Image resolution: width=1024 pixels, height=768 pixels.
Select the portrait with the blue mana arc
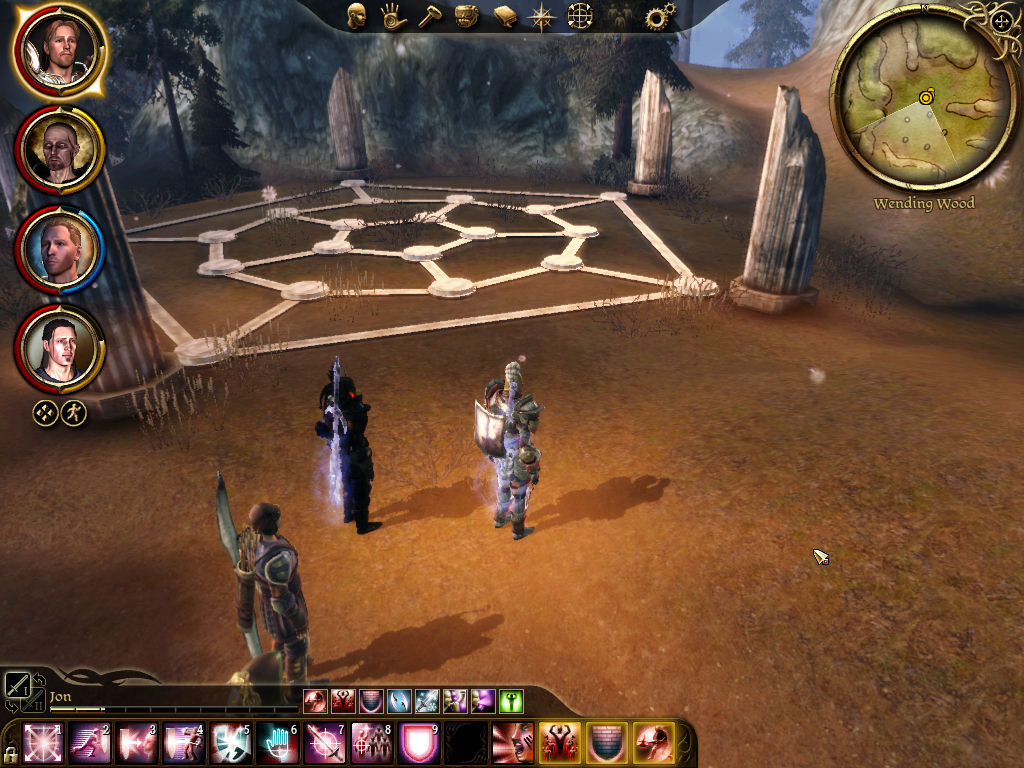coord(59,248)
